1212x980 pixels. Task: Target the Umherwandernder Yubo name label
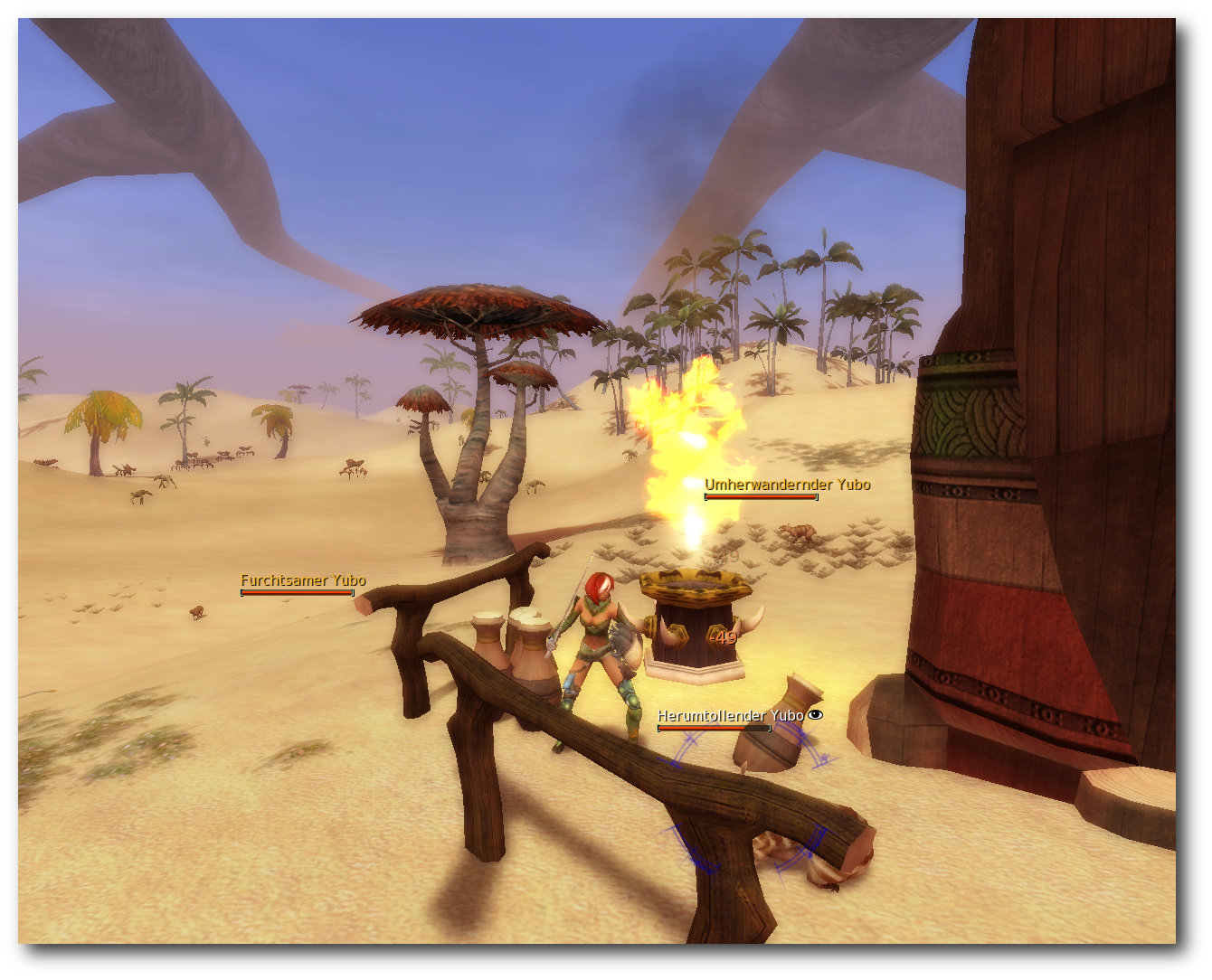[x=787, y=485]
